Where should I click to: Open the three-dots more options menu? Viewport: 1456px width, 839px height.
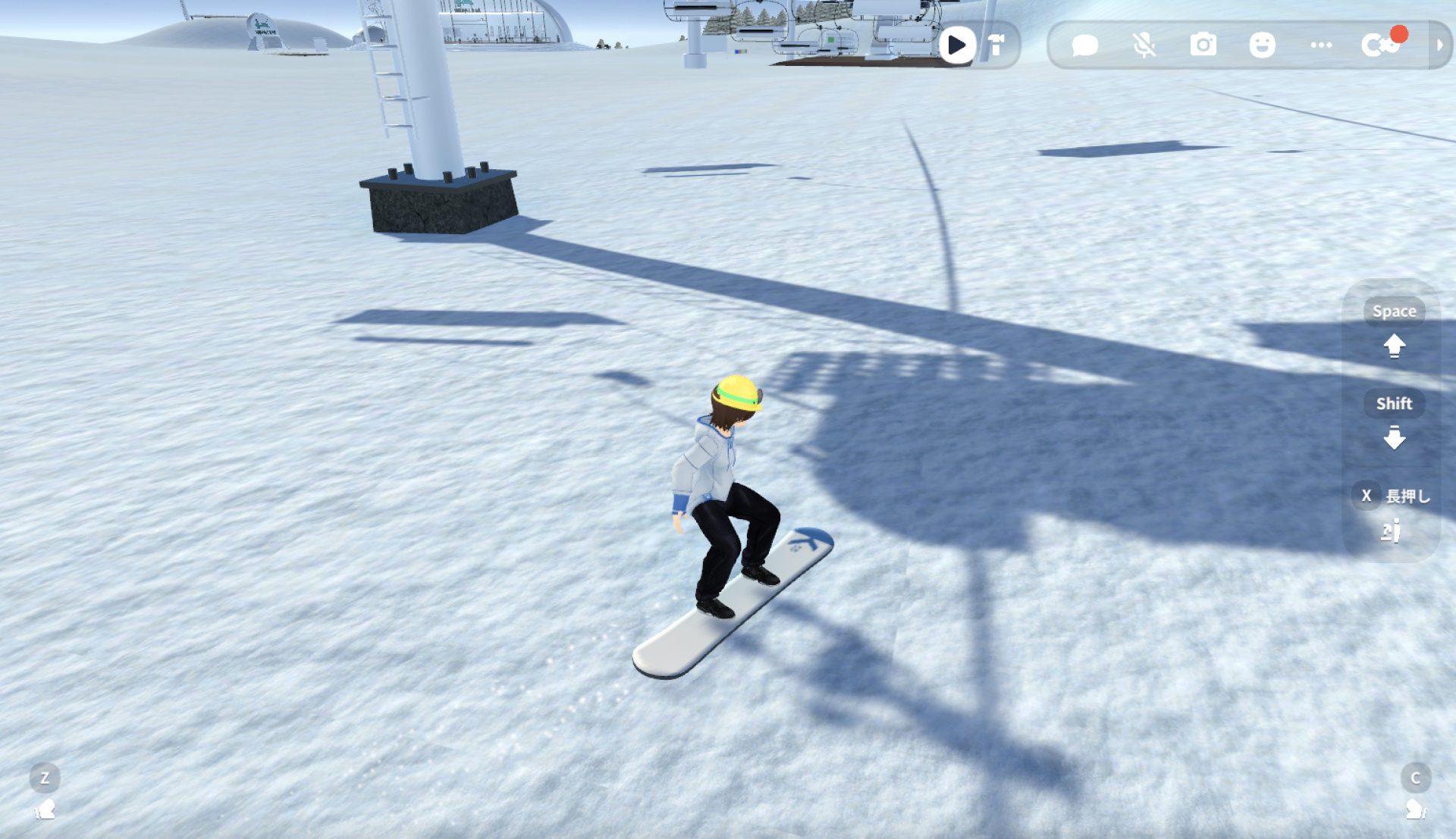pos(1321,45)
